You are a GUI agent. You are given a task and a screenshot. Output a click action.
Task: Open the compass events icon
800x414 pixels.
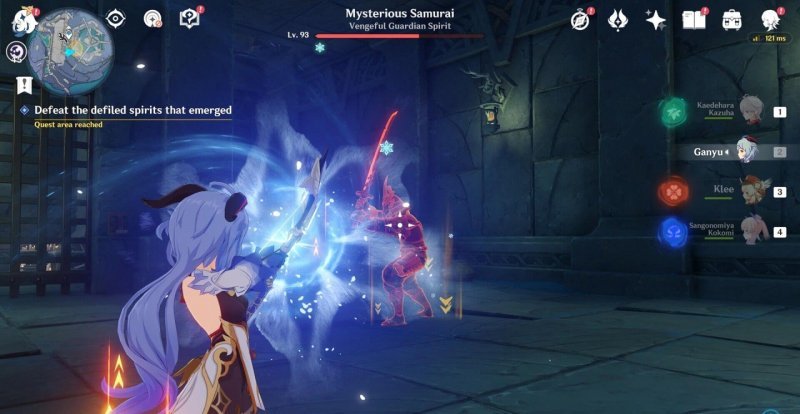click(x=581, y=19)
